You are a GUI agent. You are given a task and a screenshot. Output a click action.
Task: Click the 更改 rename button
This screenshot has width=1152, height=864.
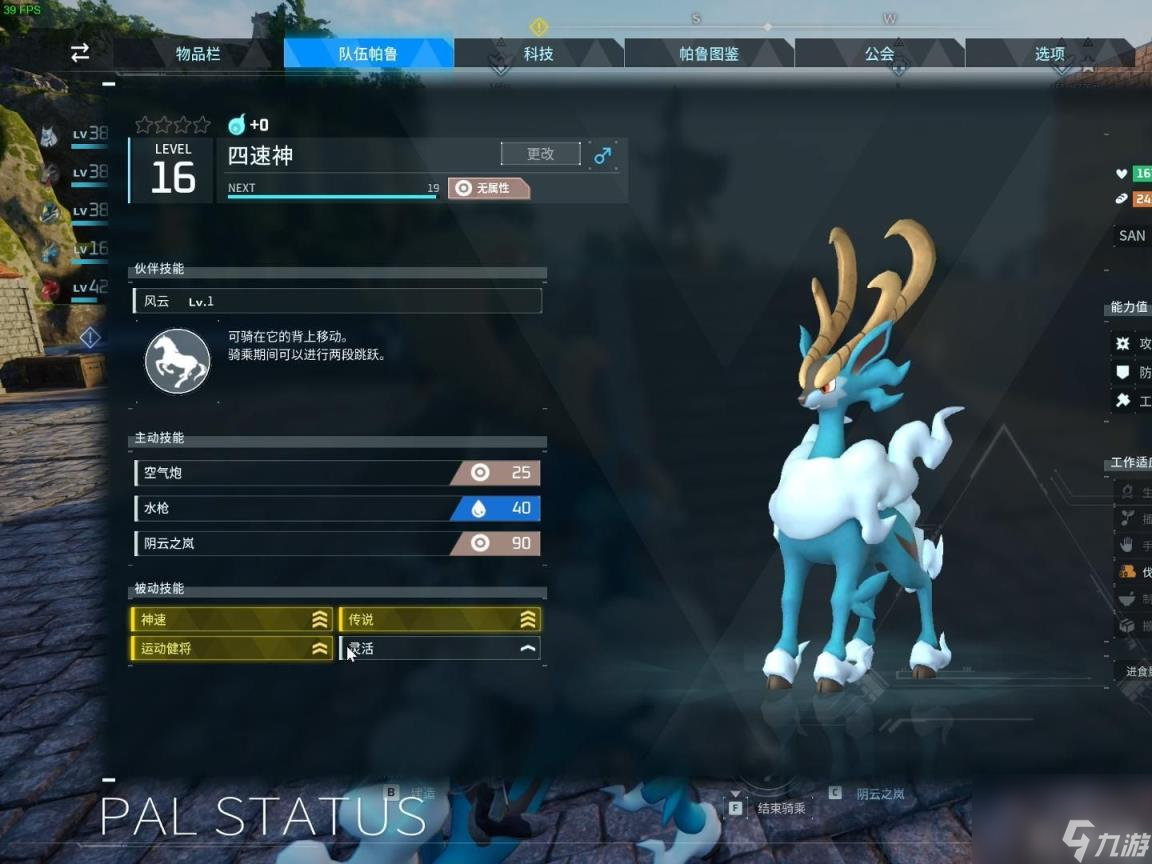pyautogui.click(x=540, y=154)
